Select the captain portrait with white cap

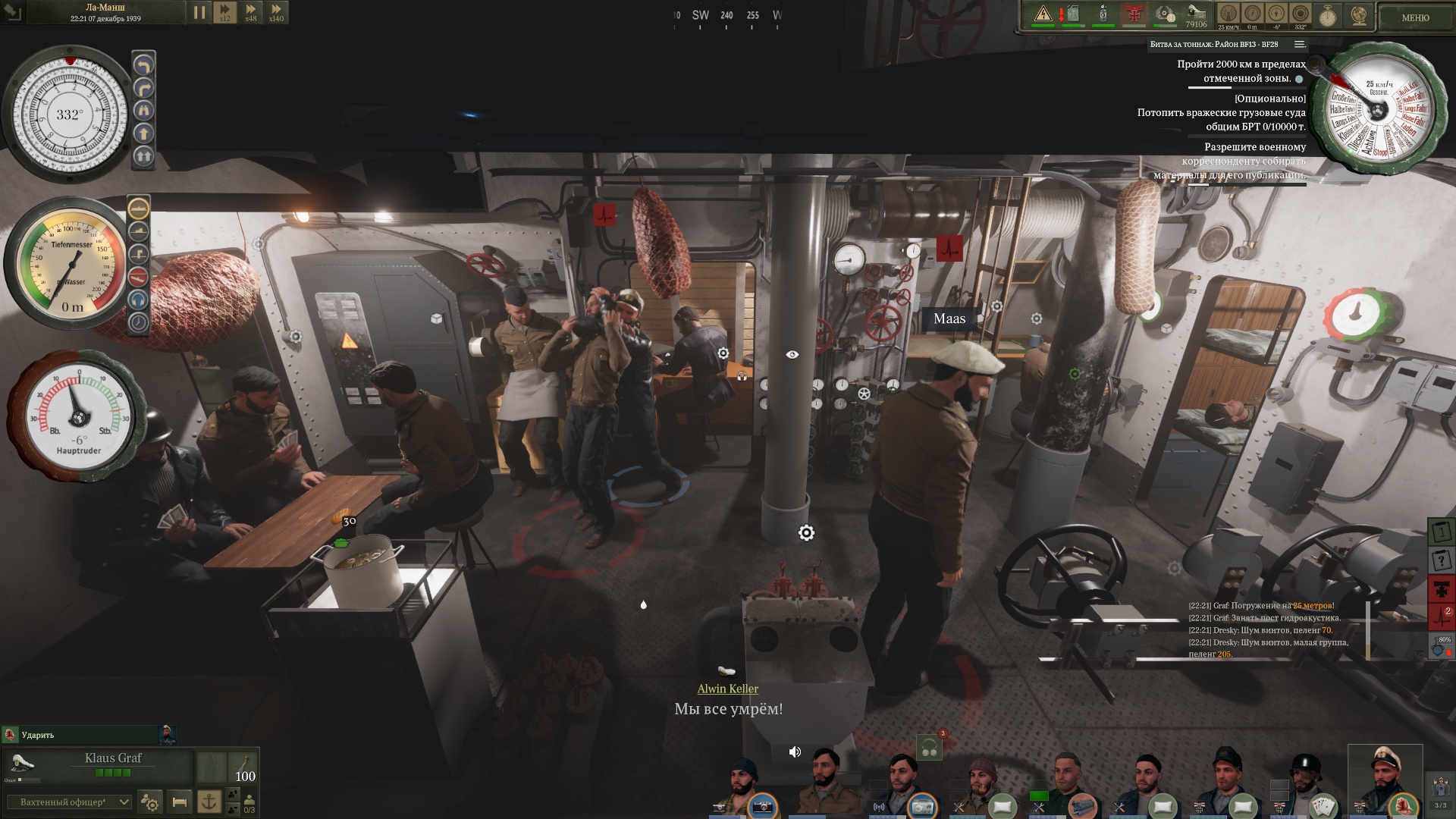(1385, 777)
